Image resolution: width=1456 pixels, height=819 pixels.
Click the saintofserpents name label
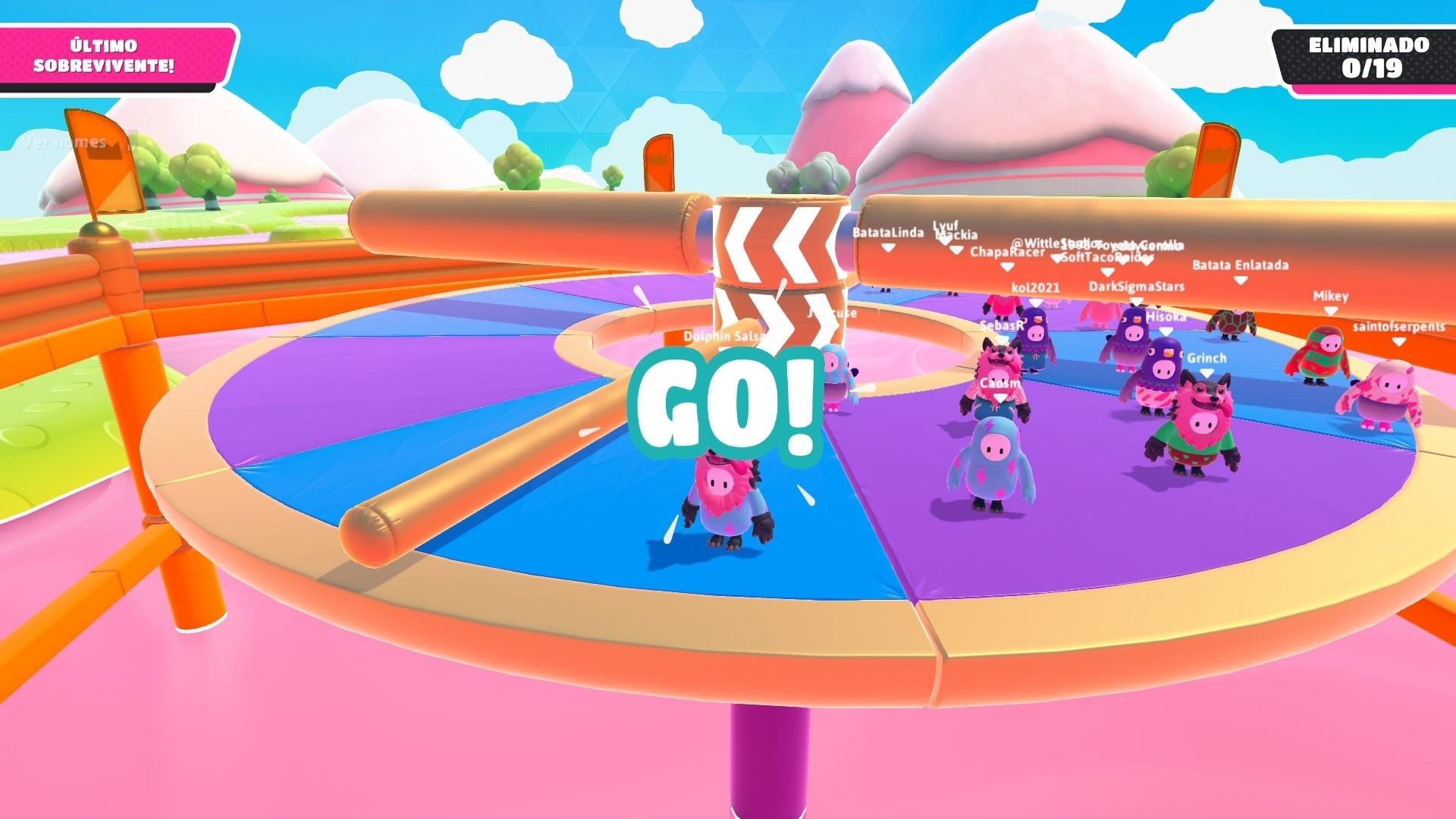1399,326
